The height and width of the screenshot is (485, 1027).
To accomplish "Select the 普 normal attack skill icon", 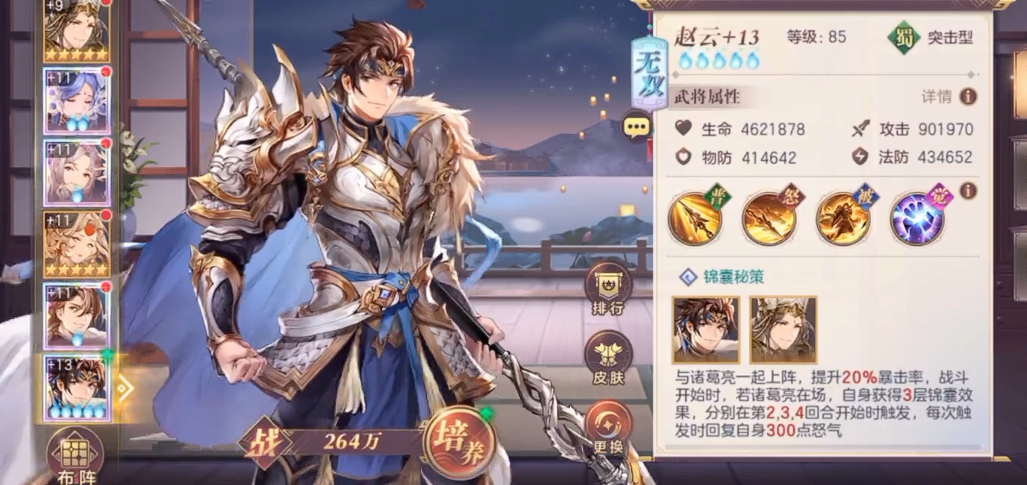I will pos(696,217).
